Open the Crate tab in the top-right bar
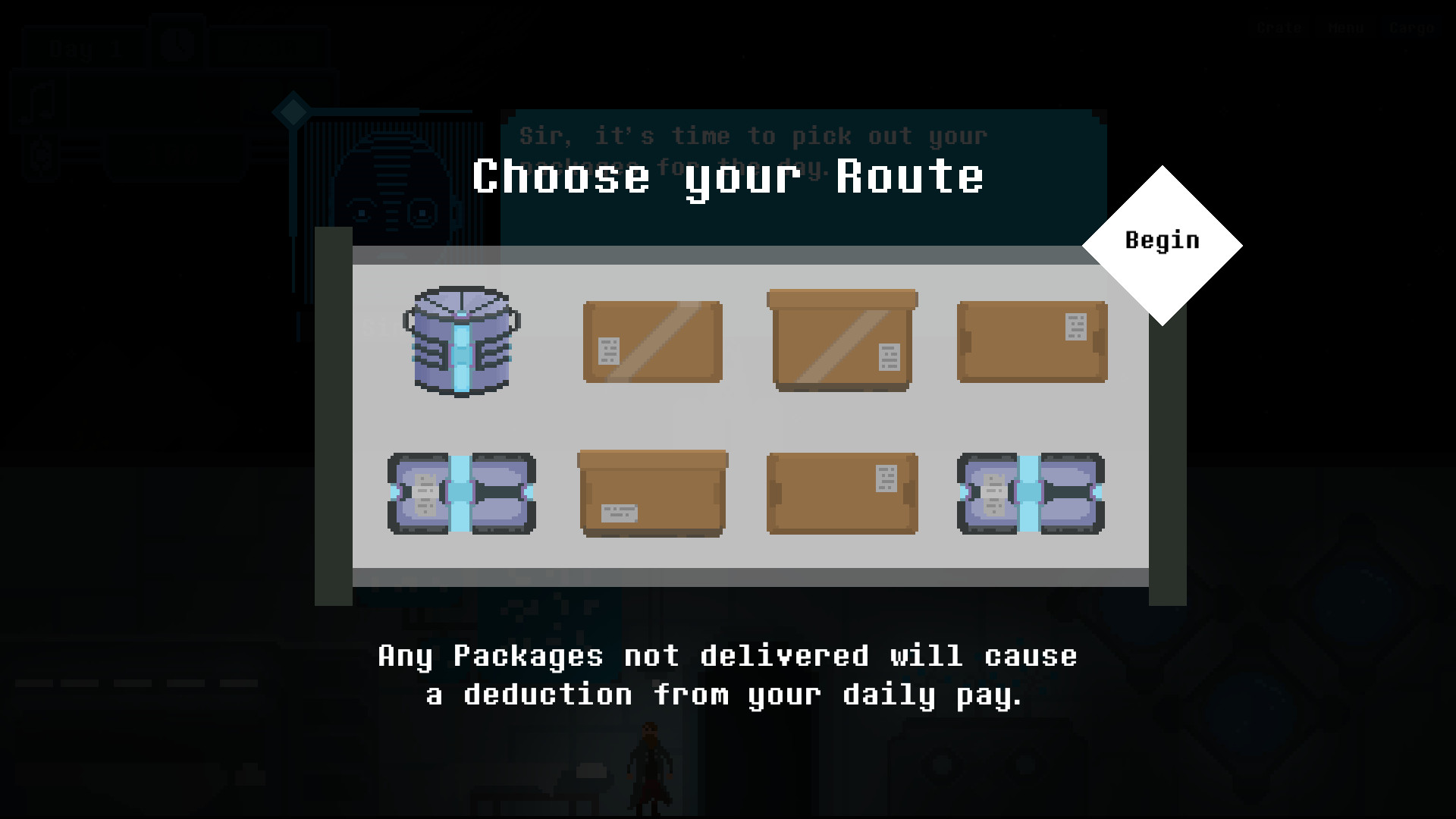This screenshot has height=819, width=1456. [x=1279, y=28]
